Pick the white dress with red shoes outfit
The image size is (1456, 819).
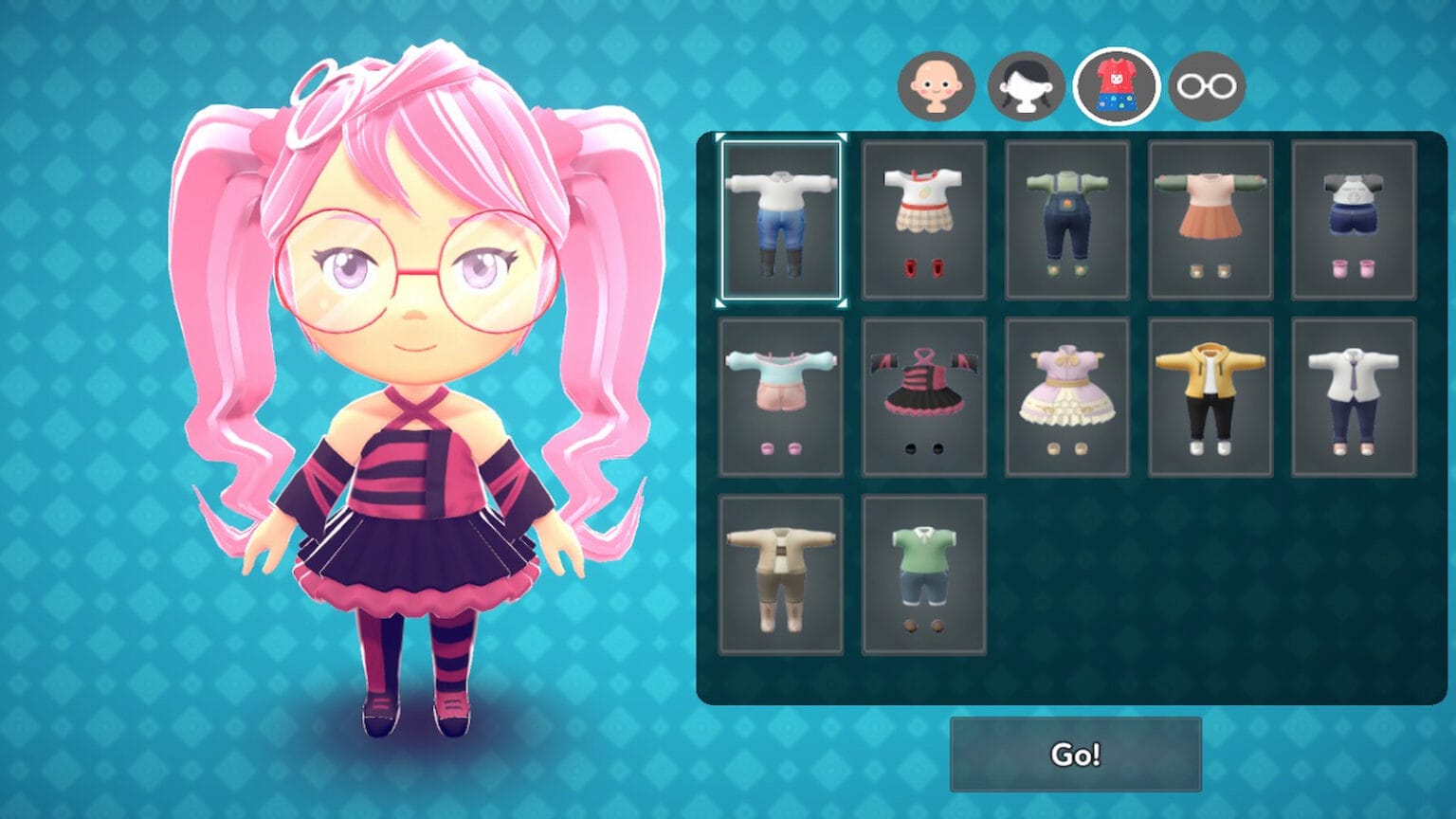pyautogui.click(x=923, y=220)
